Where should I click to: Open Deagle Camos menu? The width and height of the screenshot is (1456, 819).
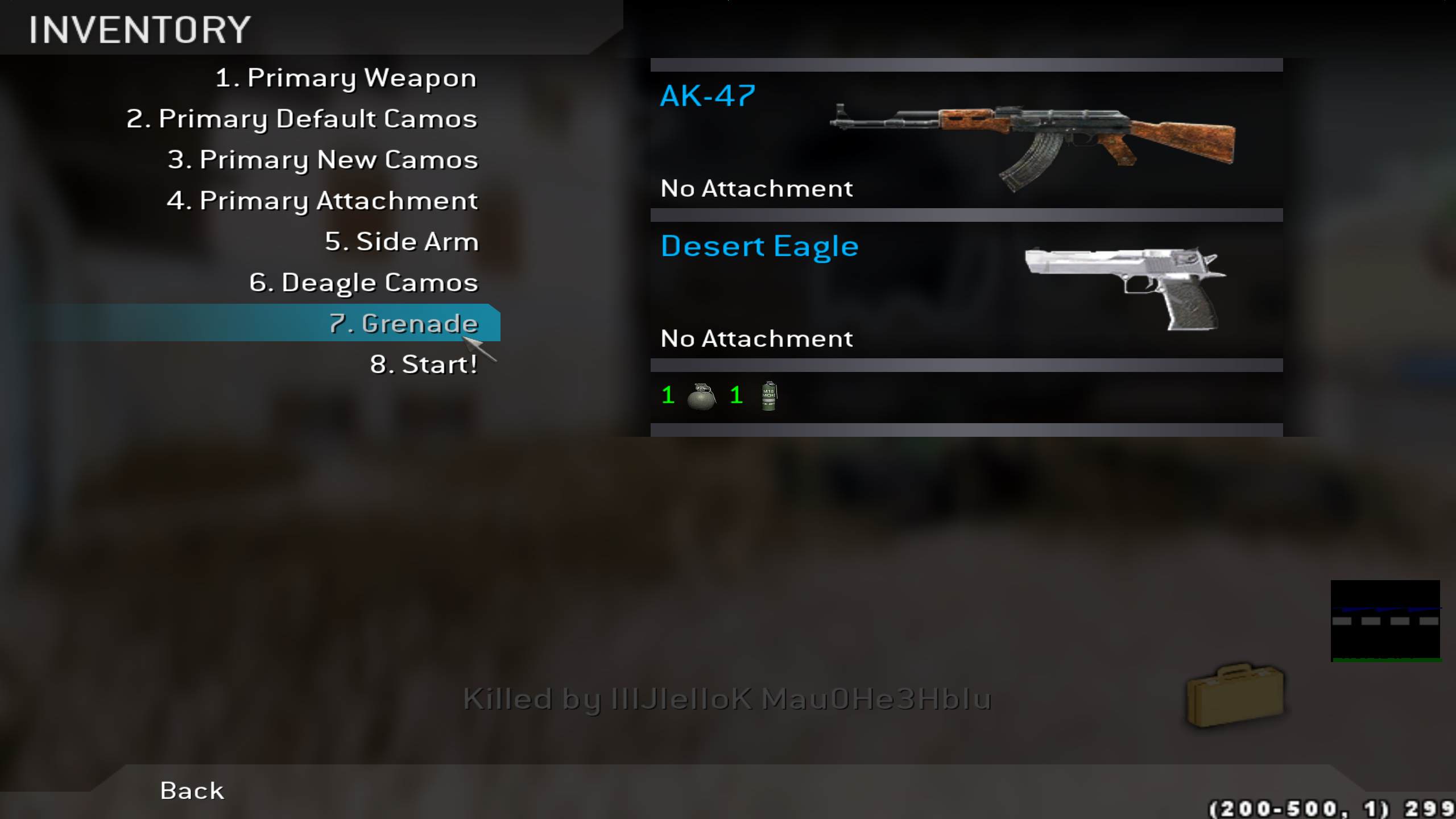coord(363,283)
